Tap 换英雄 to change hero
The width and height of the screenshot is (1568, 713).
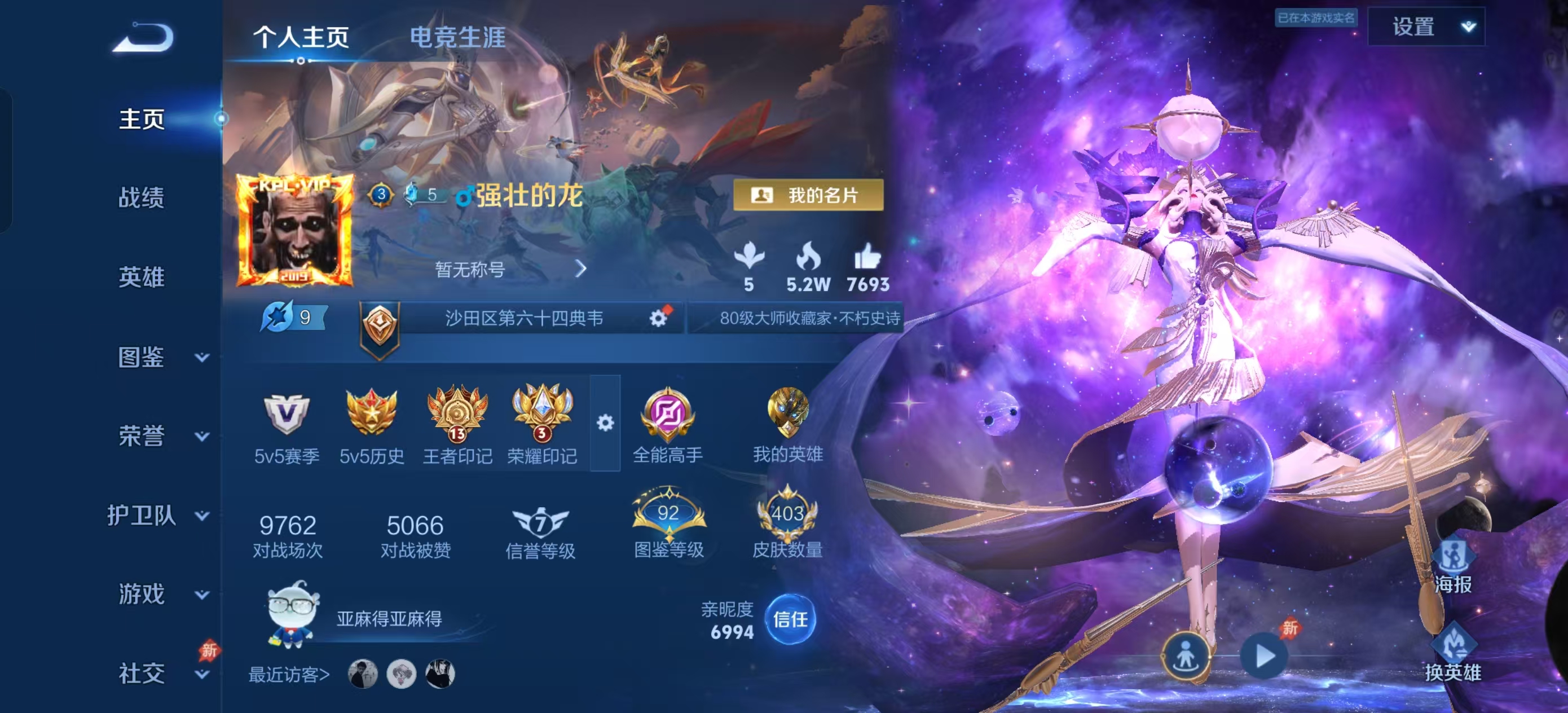[x=1452, y=653]
